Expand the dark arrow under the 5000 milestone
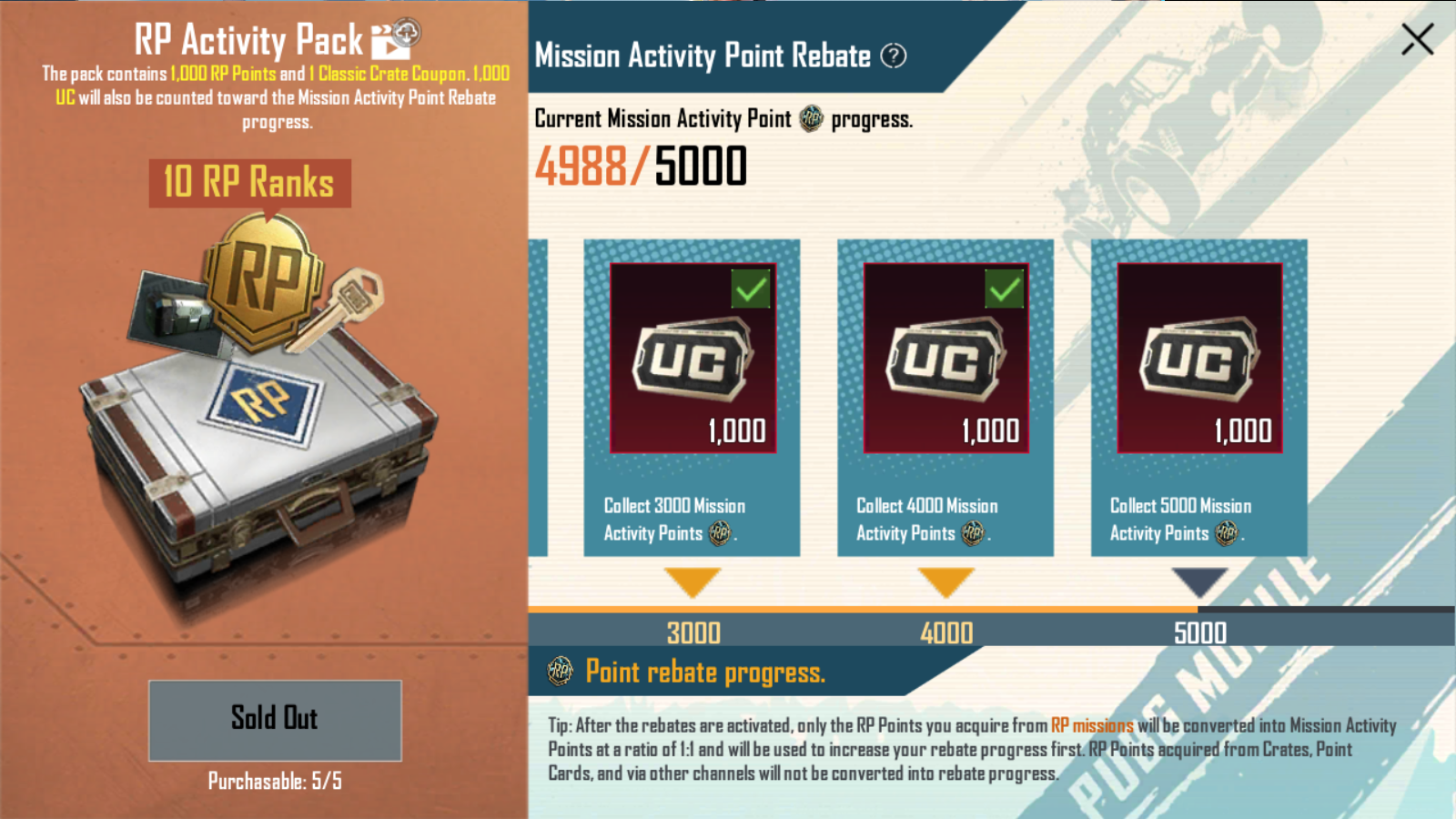The width and height of the screenshot is (1456, 819). point(1199,578)
